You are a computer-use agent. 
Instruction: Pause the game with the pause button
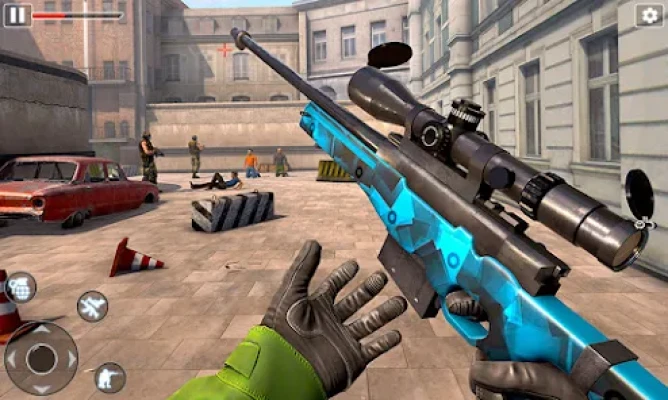point(17,15)
